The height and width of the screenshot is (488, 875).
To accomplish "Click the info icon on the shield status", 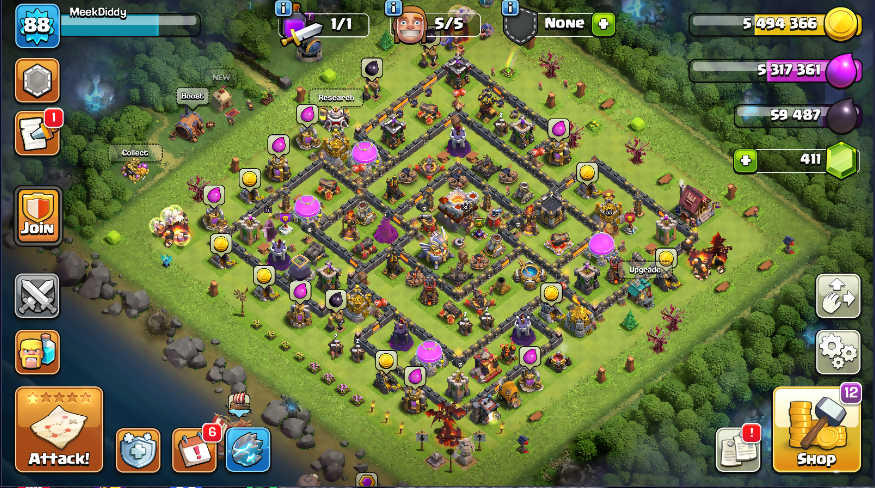I will tap(511, 7).
